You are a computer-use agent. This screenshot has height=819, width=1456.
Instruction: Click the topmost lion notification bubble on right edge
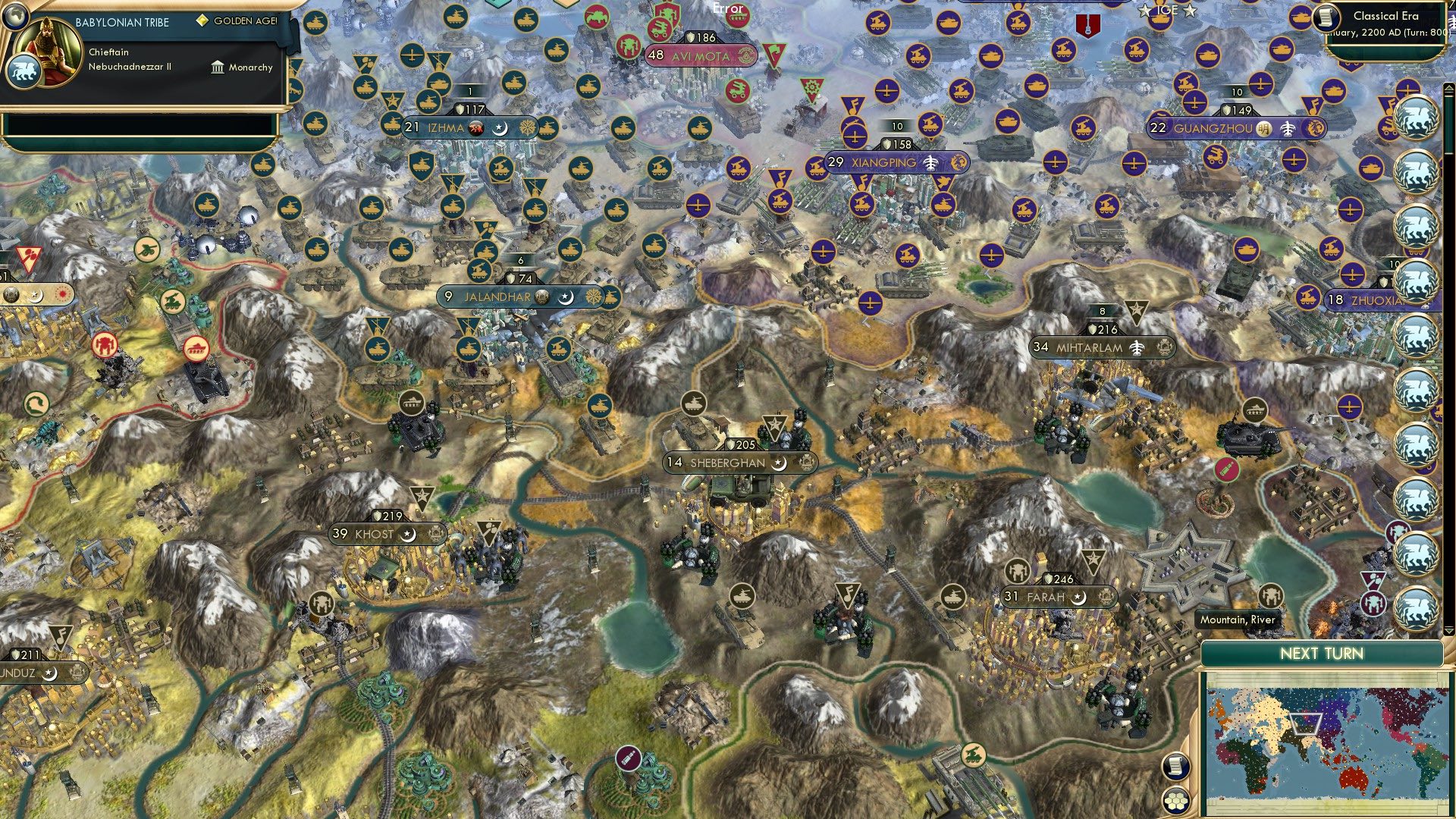coord(1415,116)
